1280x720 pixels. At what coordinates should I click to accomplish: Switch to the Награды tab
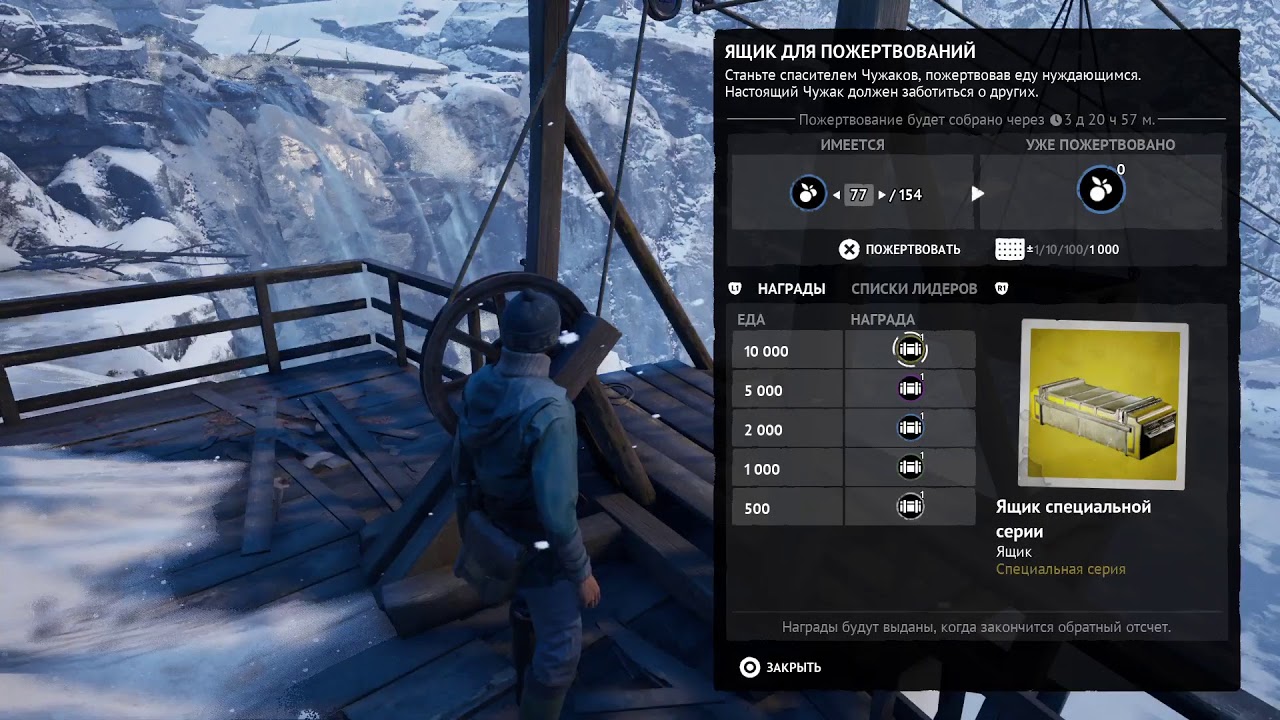[791, 289]
